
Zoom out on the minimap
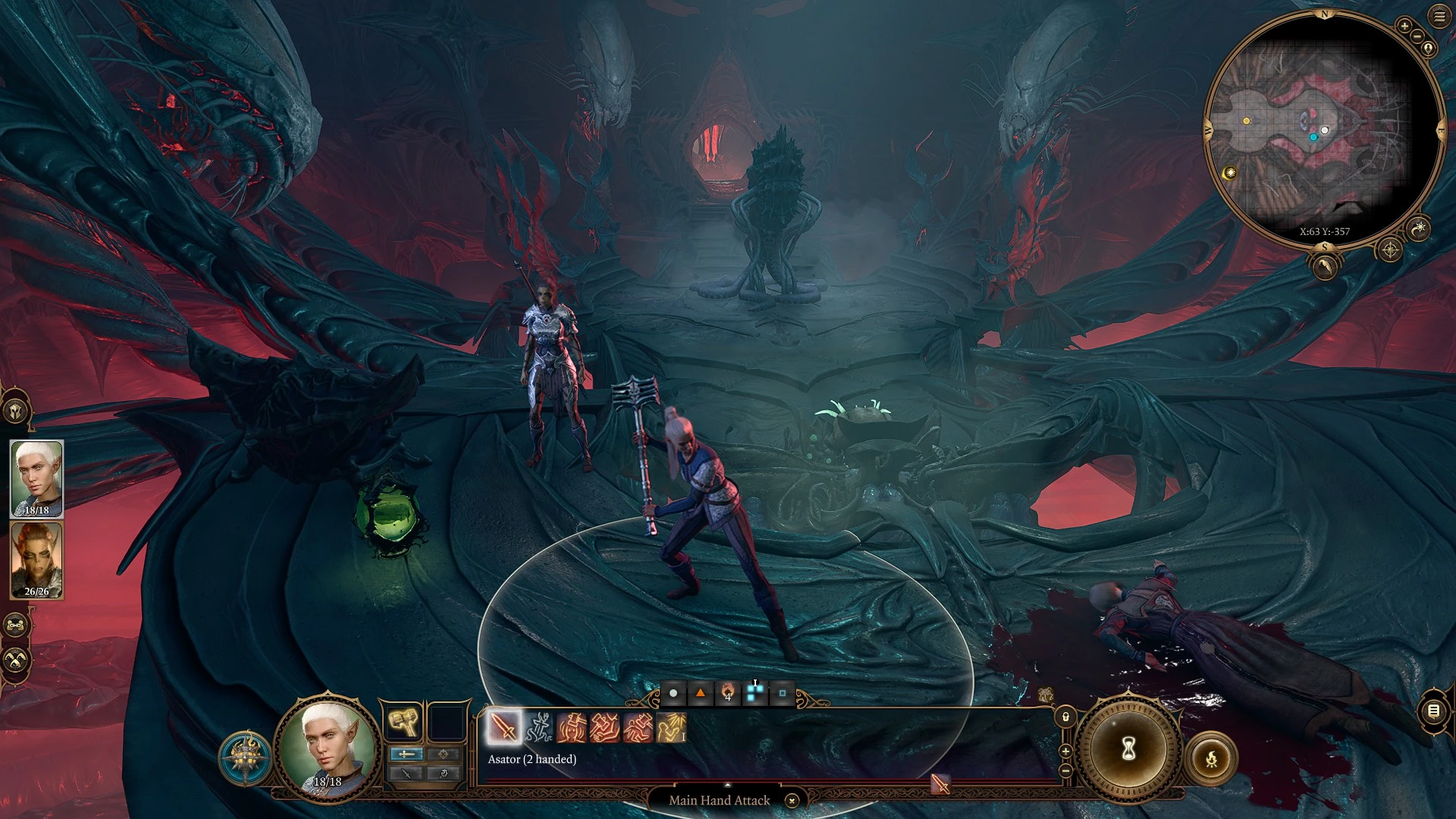point(1417,36)
